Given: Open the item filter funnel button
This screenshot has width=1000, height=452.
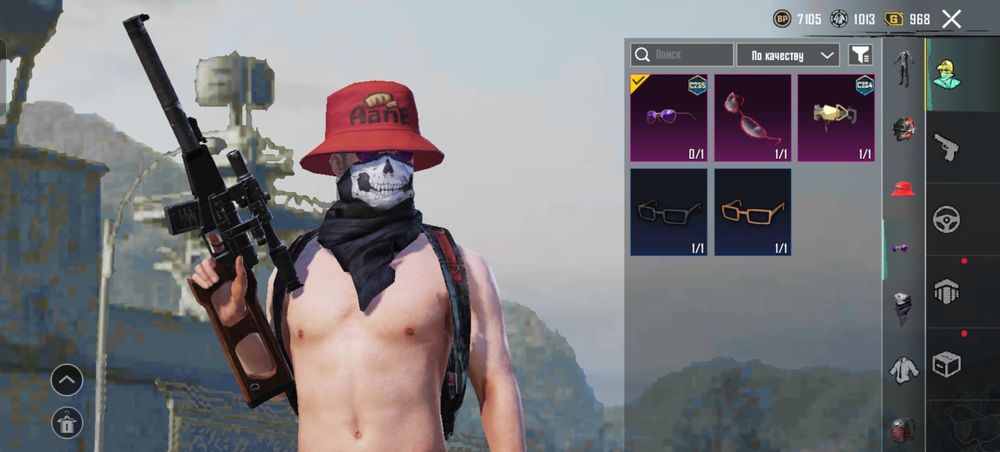Looking at the screenshot, I should [859, 55].
